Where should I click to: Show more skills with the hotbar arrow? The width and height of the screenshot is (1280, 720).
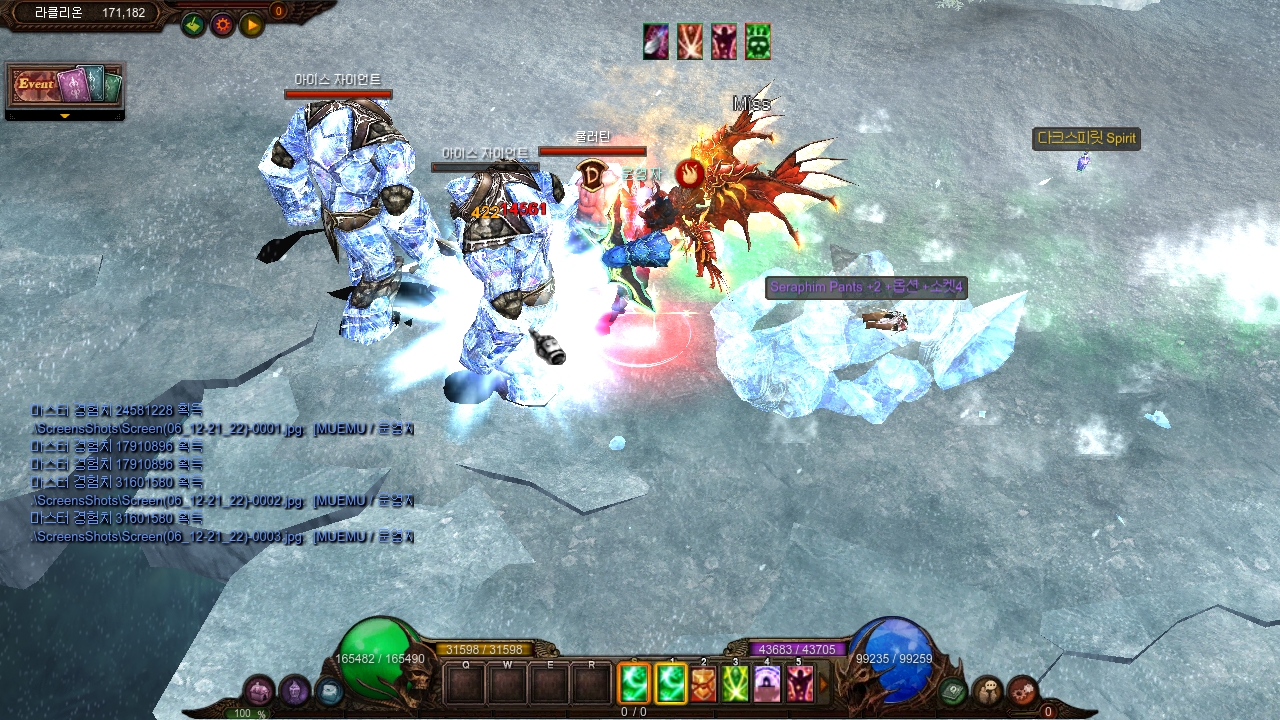[x=824, y=684]
